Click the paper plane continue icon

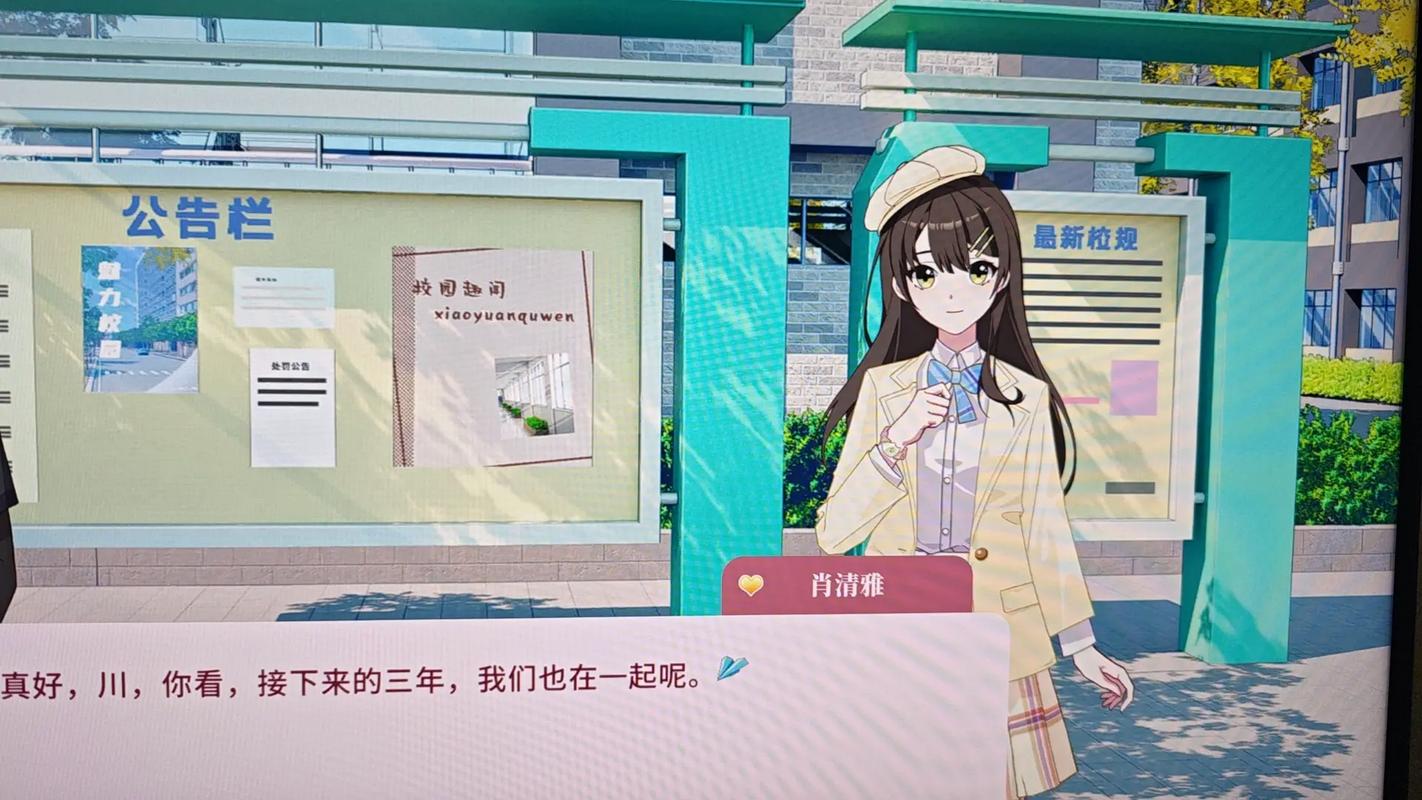[x=732, y=667]
